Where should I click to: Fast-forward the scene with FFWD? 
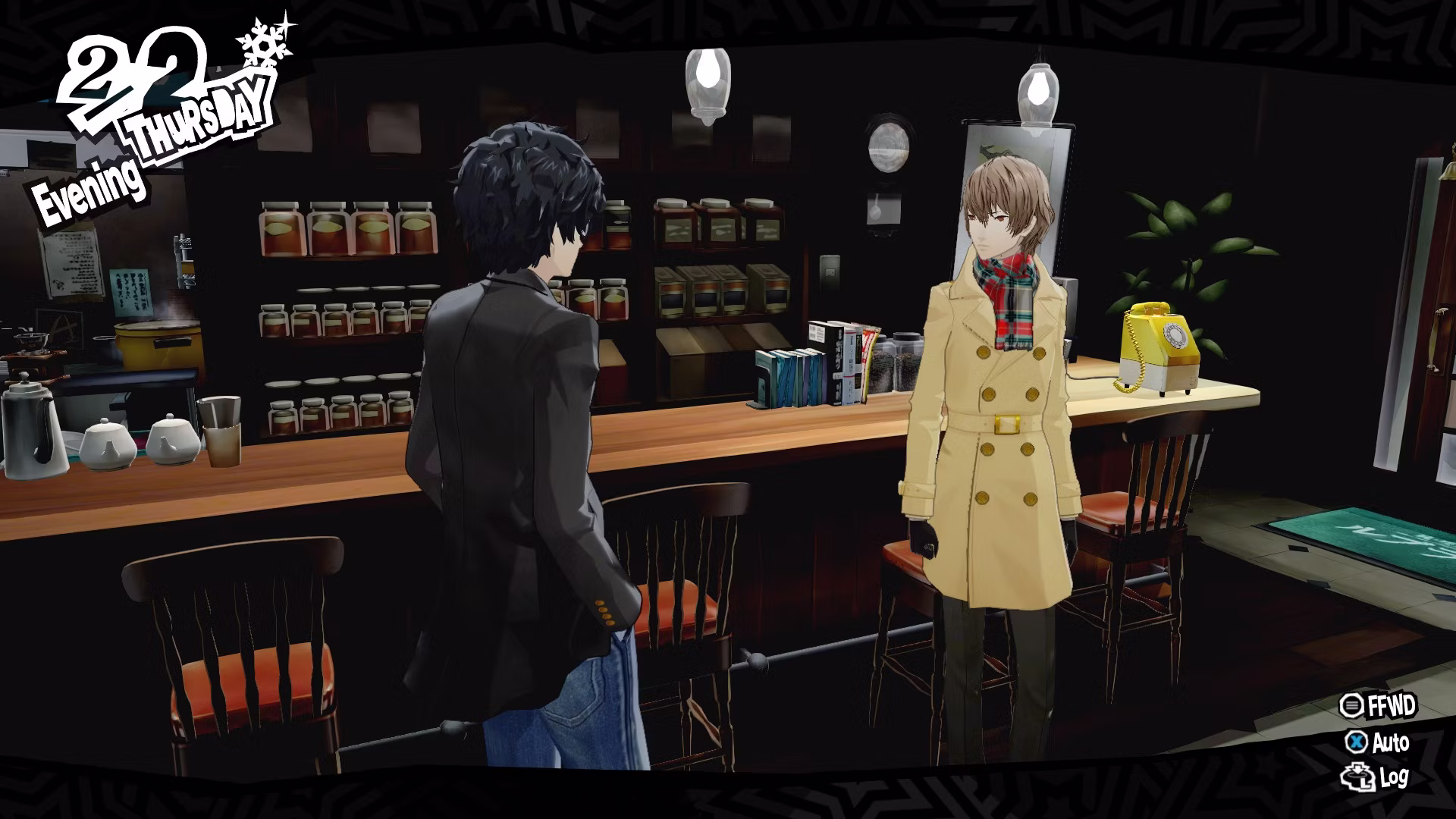(x=1378, y=706)
